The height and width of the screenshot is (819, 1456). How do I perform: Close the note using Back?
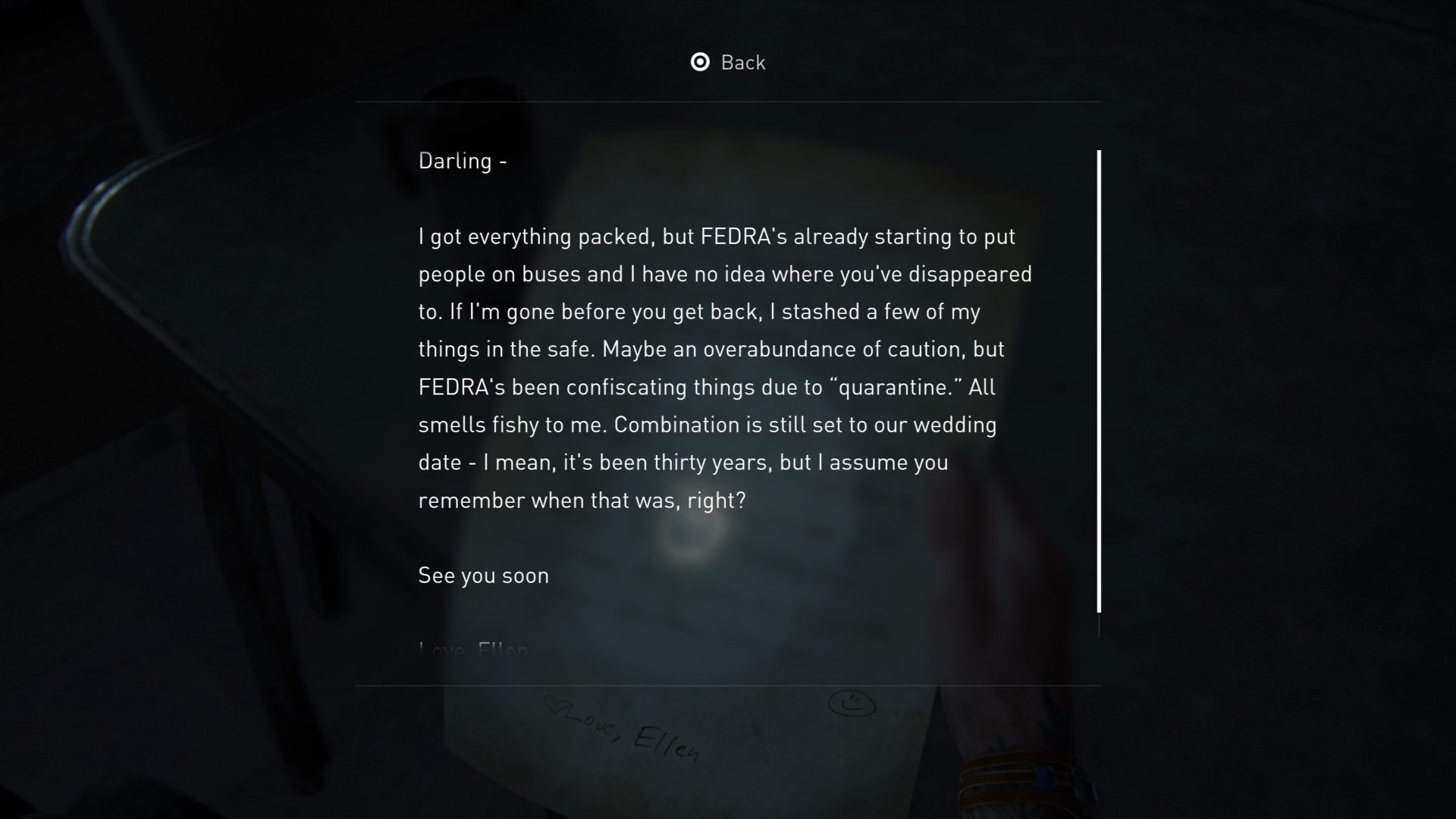point(728,62)
